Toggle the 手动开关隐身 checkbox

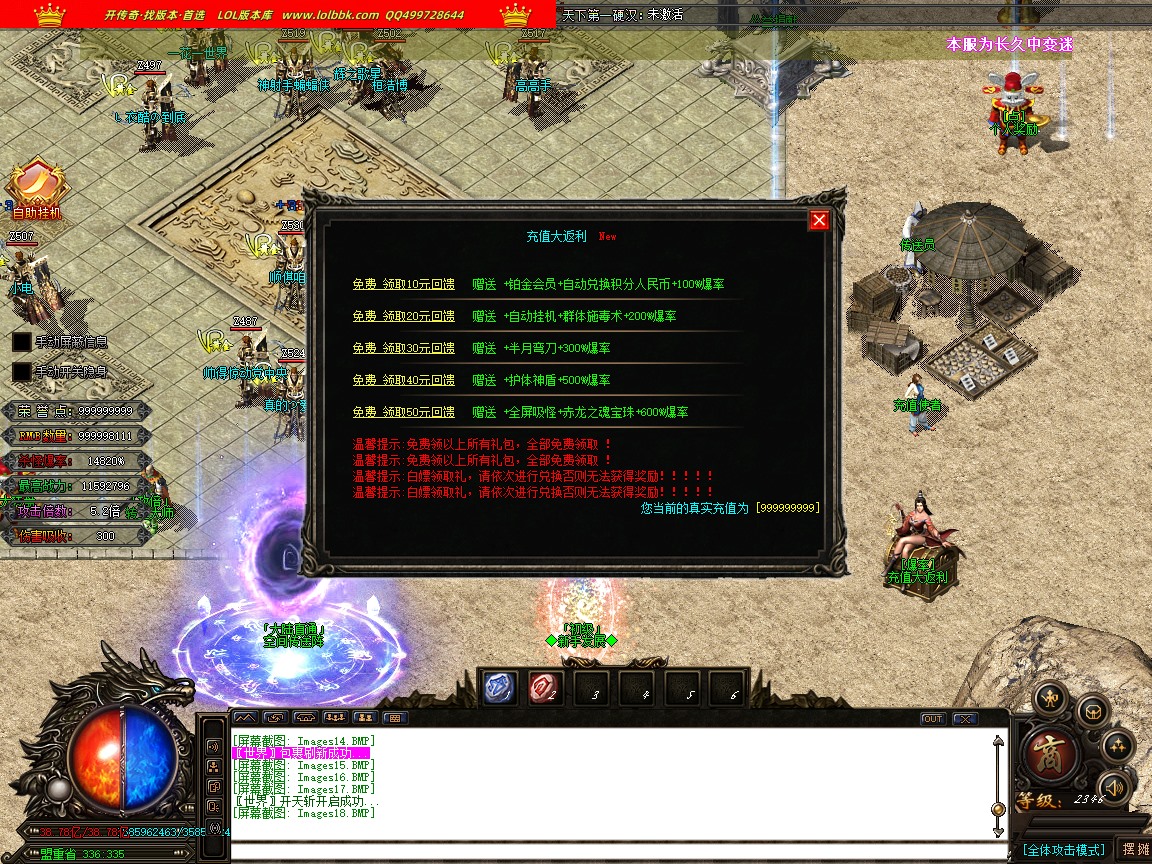(22, 371)
